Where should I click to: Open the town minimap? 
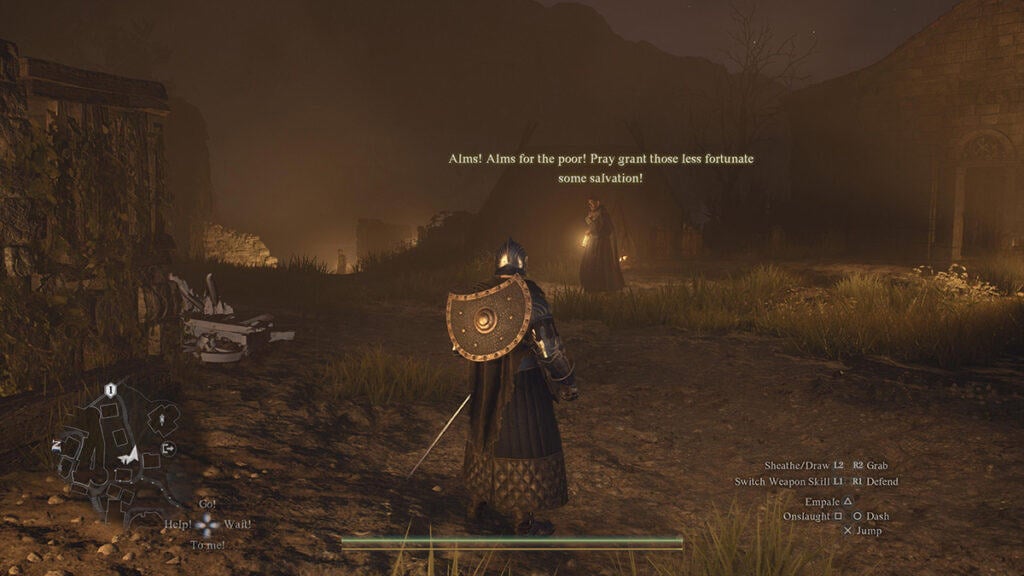(118, 443)
